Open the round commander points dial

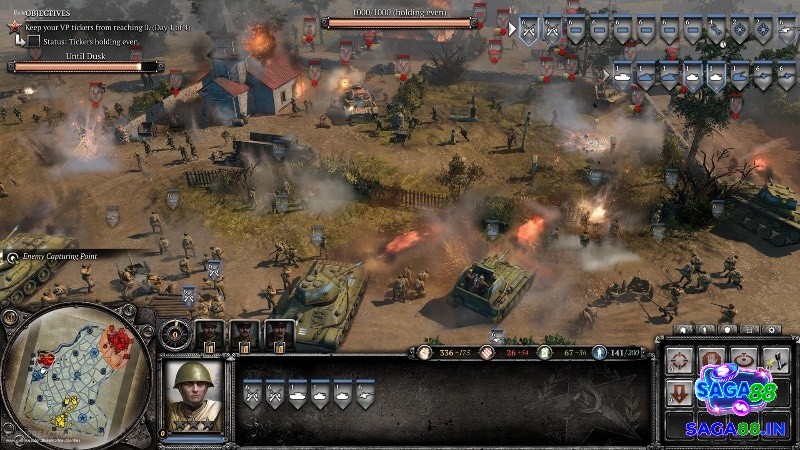(177, 331)
